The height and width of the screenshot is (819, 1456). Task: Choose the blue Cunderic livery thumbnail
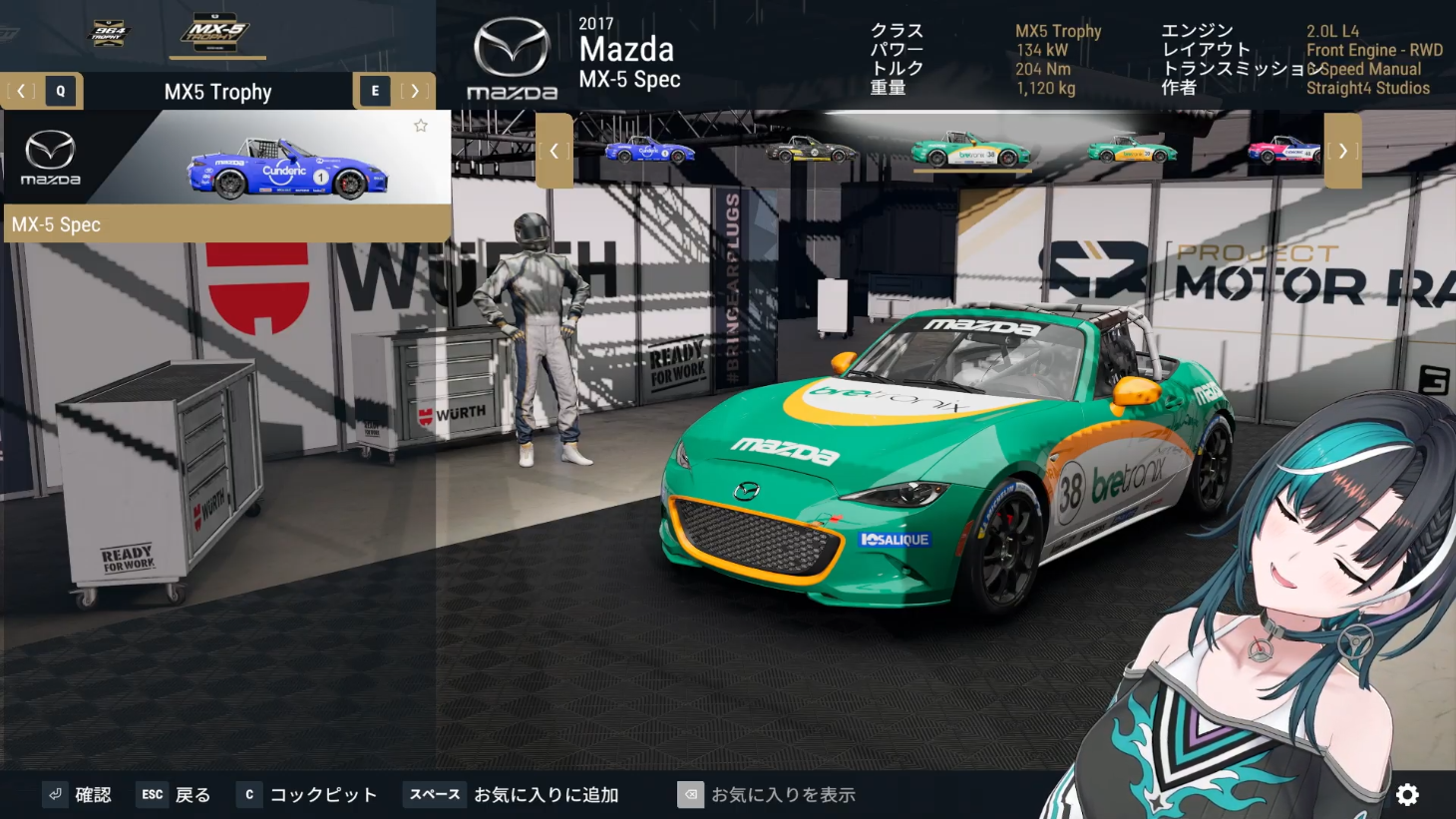click(650, 151)
